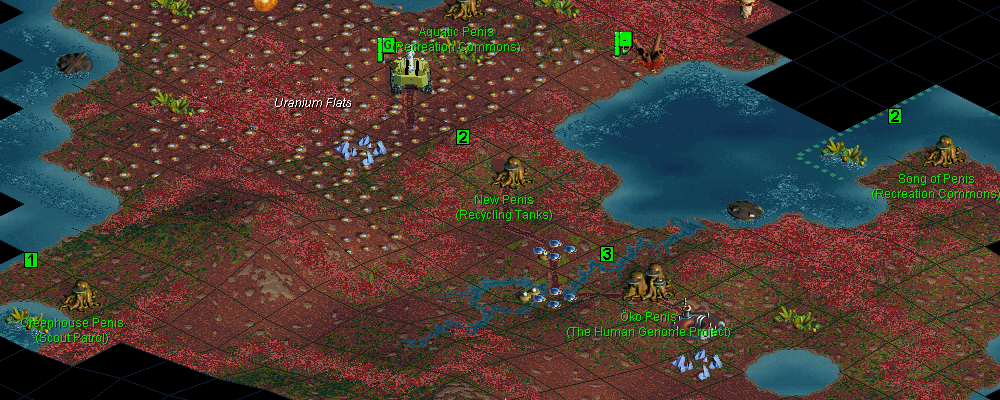Select the Song of Penis base
This screenshot has width=1000, height=400.
point(942,153)
